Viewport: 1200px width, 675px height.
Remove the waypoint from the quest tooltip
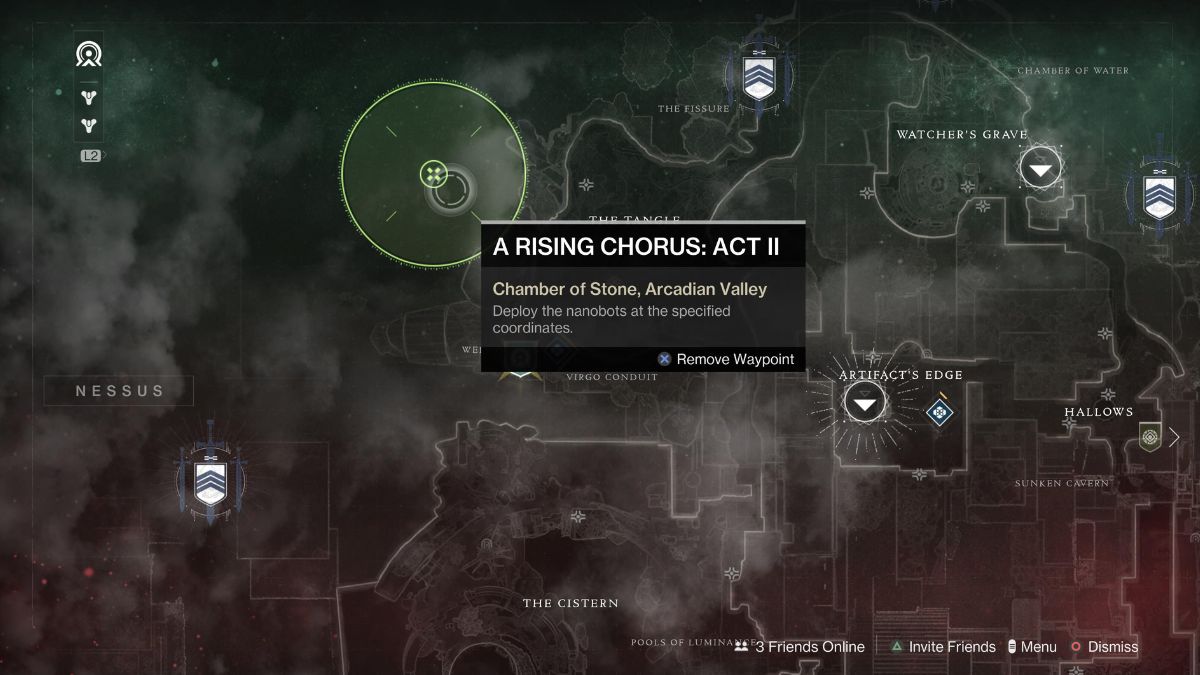pyautogui.click(x=726, y=359)
